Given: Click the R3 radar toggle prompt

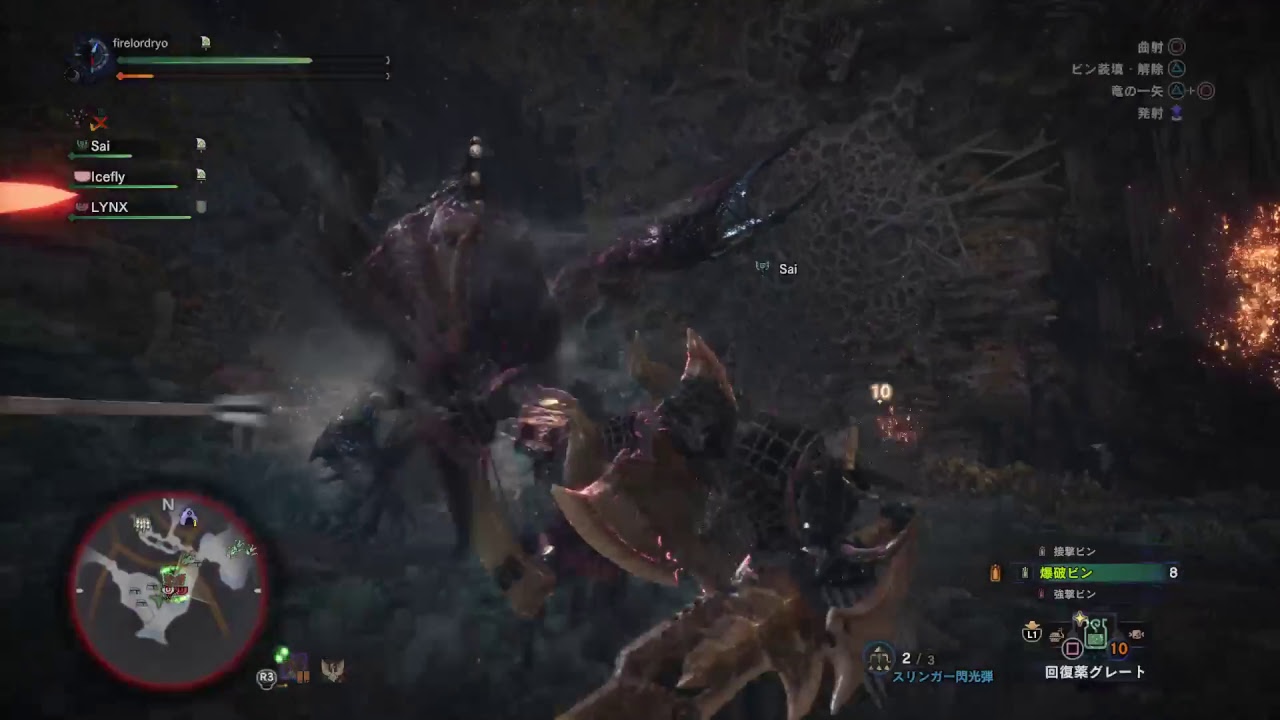Looking at the screenshot, I should pyautogui.click(x=265, y=678).
